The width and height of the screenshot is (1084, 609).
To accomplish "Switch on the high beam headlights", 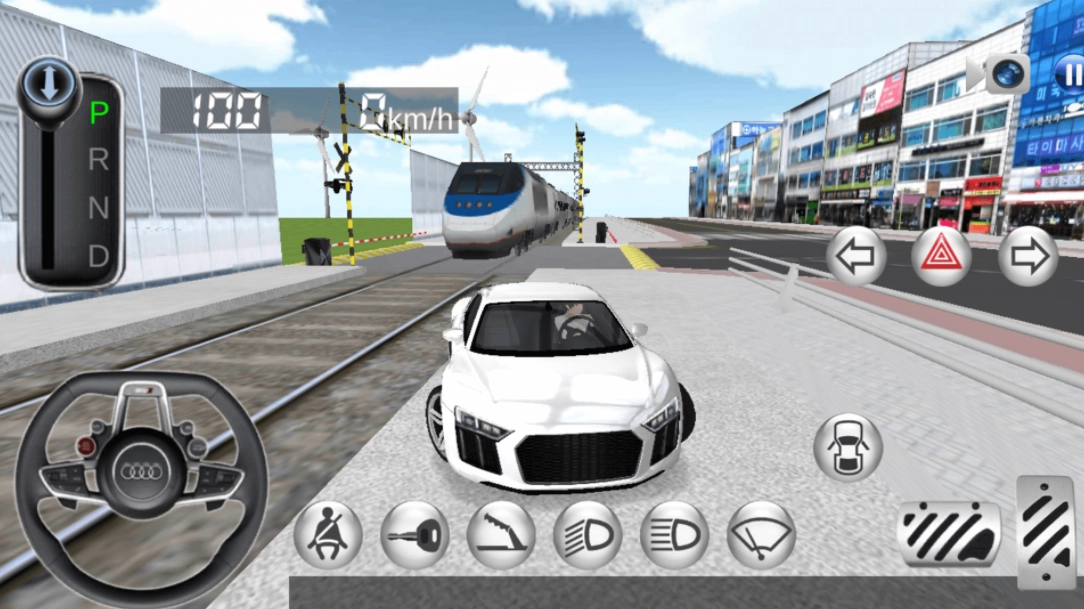I will point(674,535).
